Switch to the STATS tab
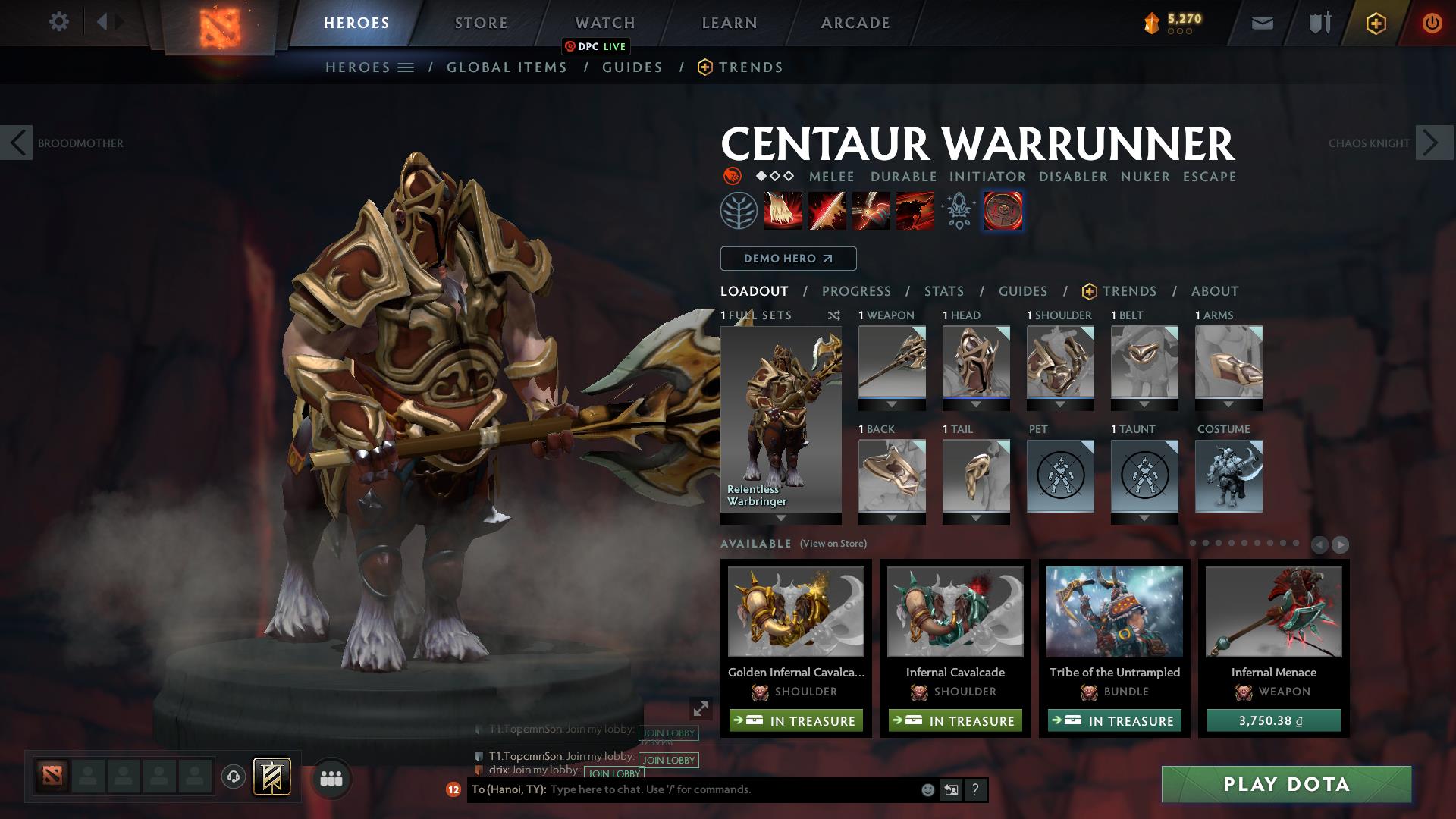Viewport: 1456px width, 819px height. (943, 291)
